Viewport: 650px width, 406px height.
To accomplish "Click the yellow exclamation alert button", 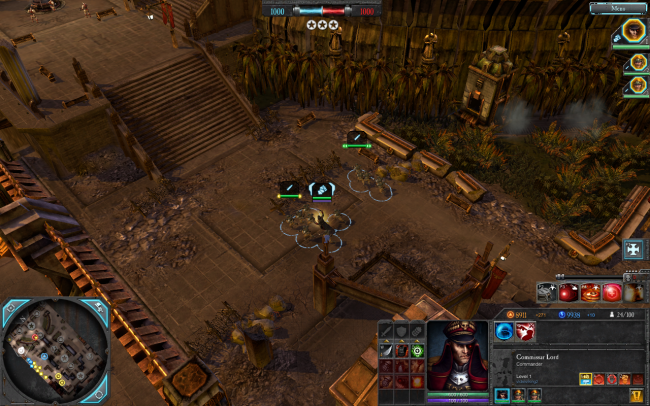I will (636, 395).
